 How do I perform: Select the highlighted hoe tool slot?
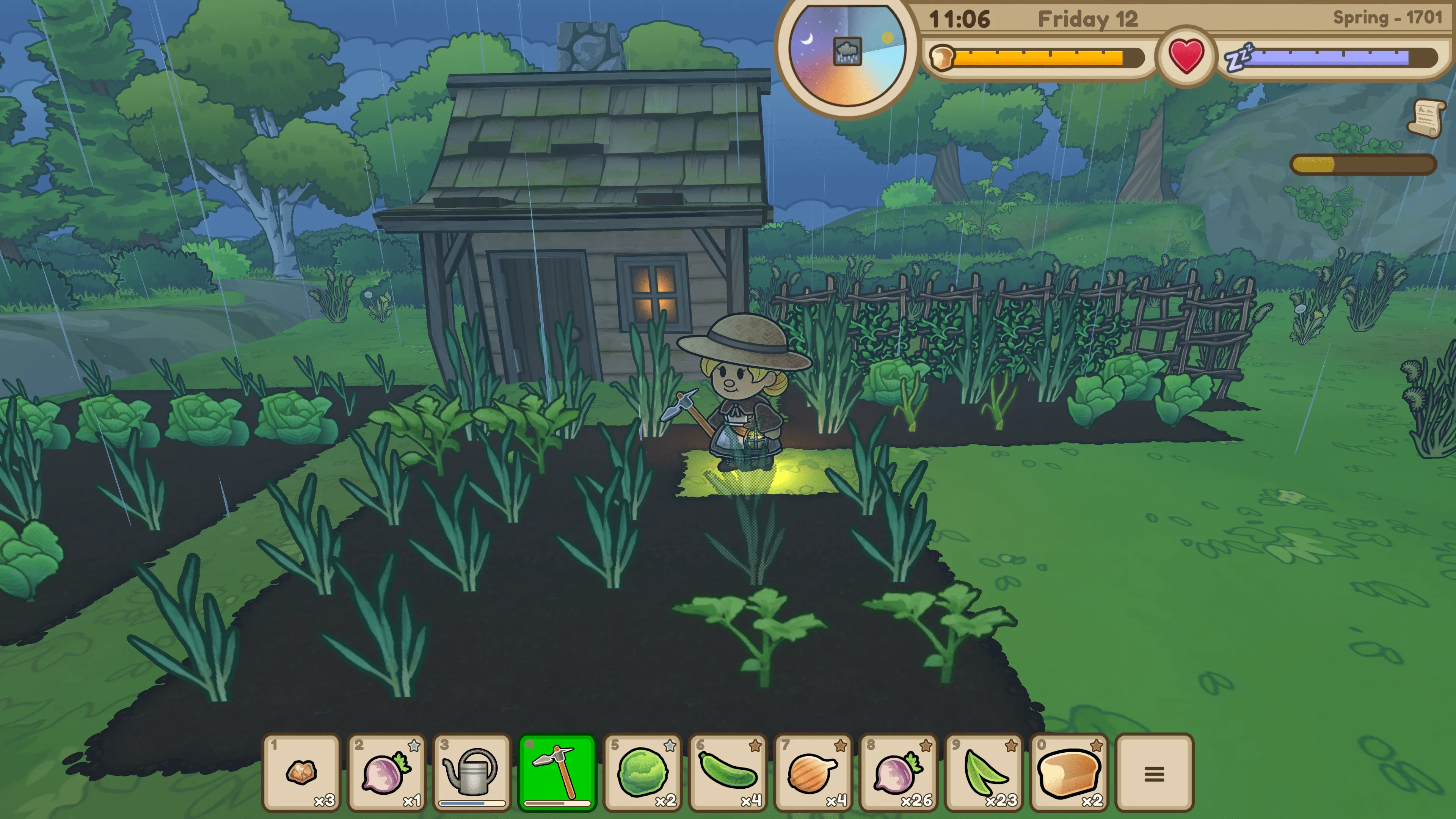[x=557, y=772]
